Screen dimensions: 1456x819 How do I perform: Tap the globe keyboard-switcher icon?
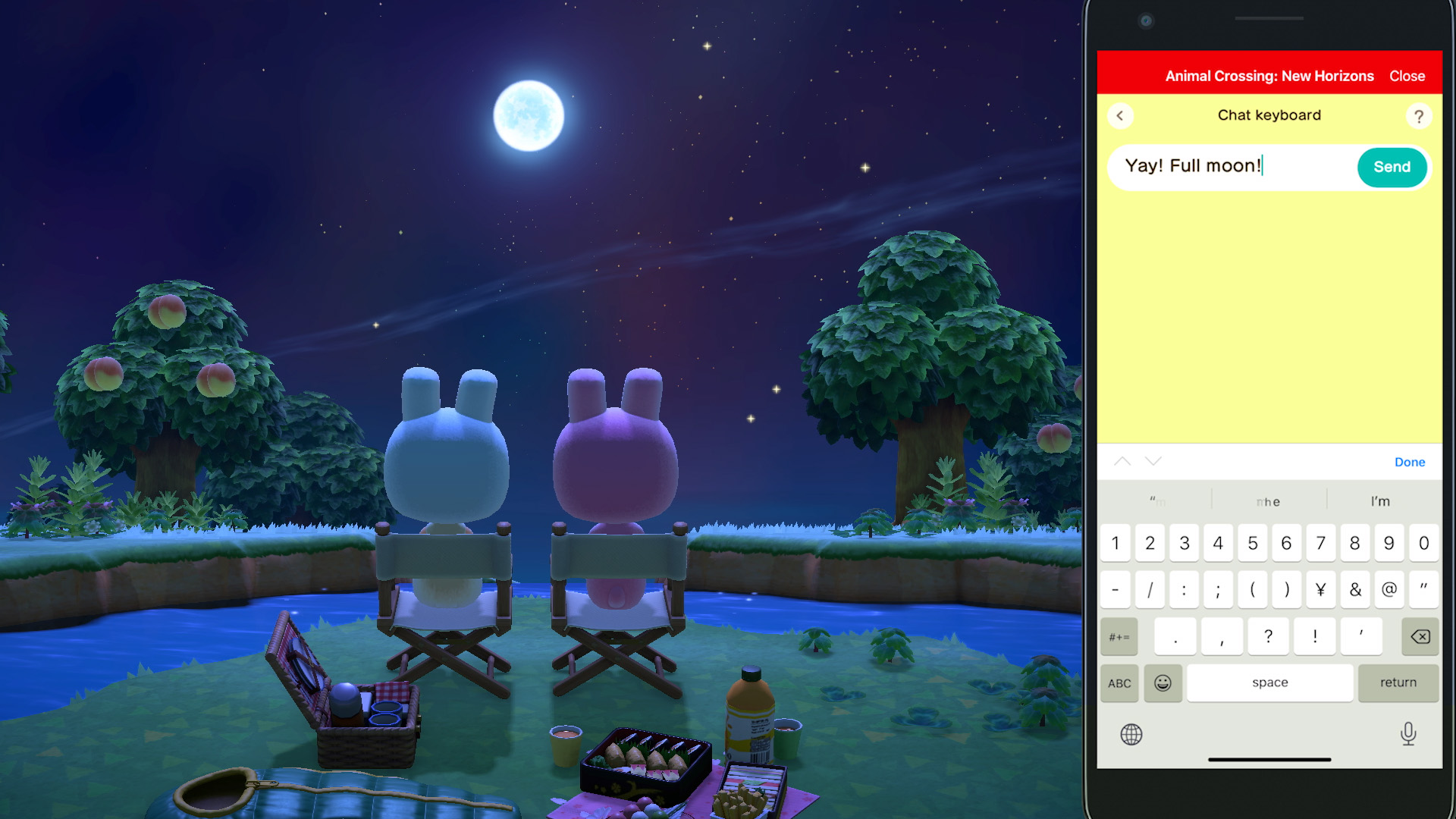tap(1132, 734)
